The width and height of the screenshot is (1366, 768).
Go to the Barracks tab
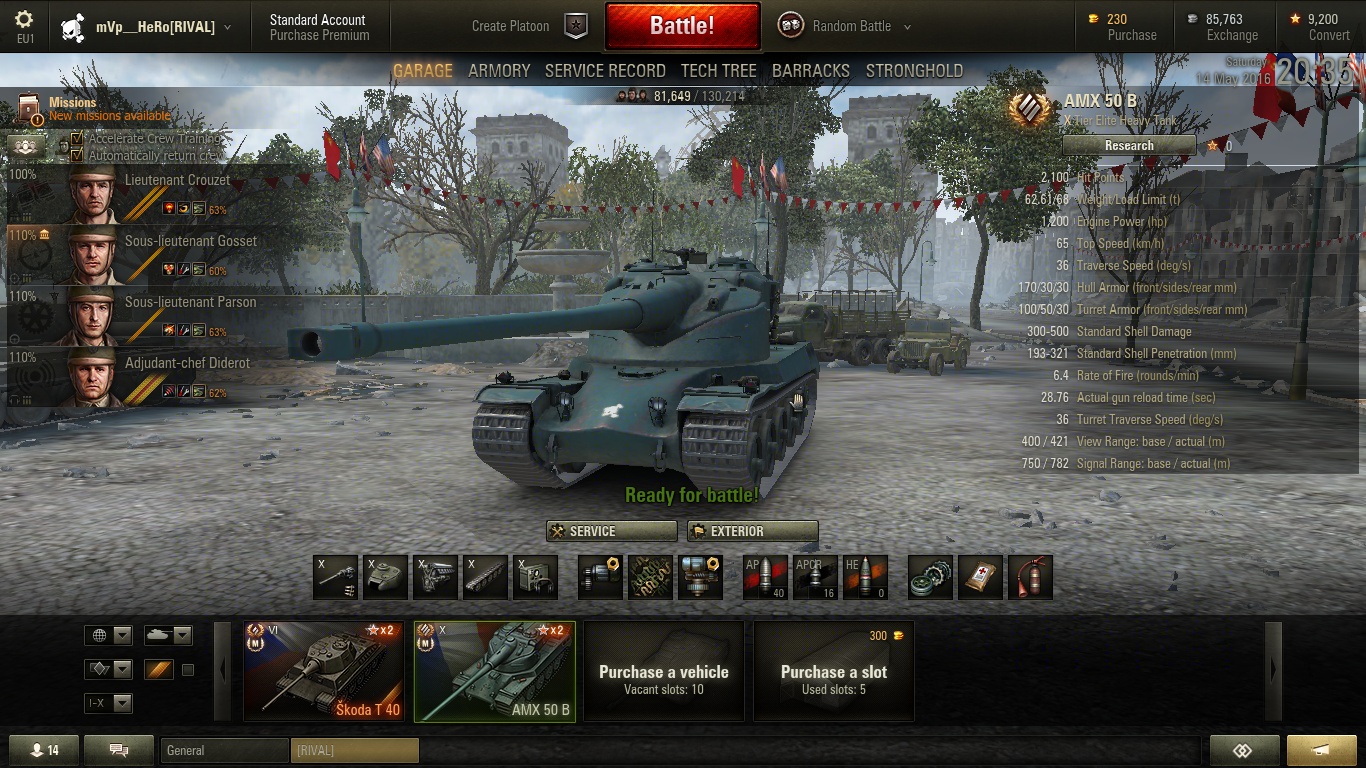click(810, 71)
